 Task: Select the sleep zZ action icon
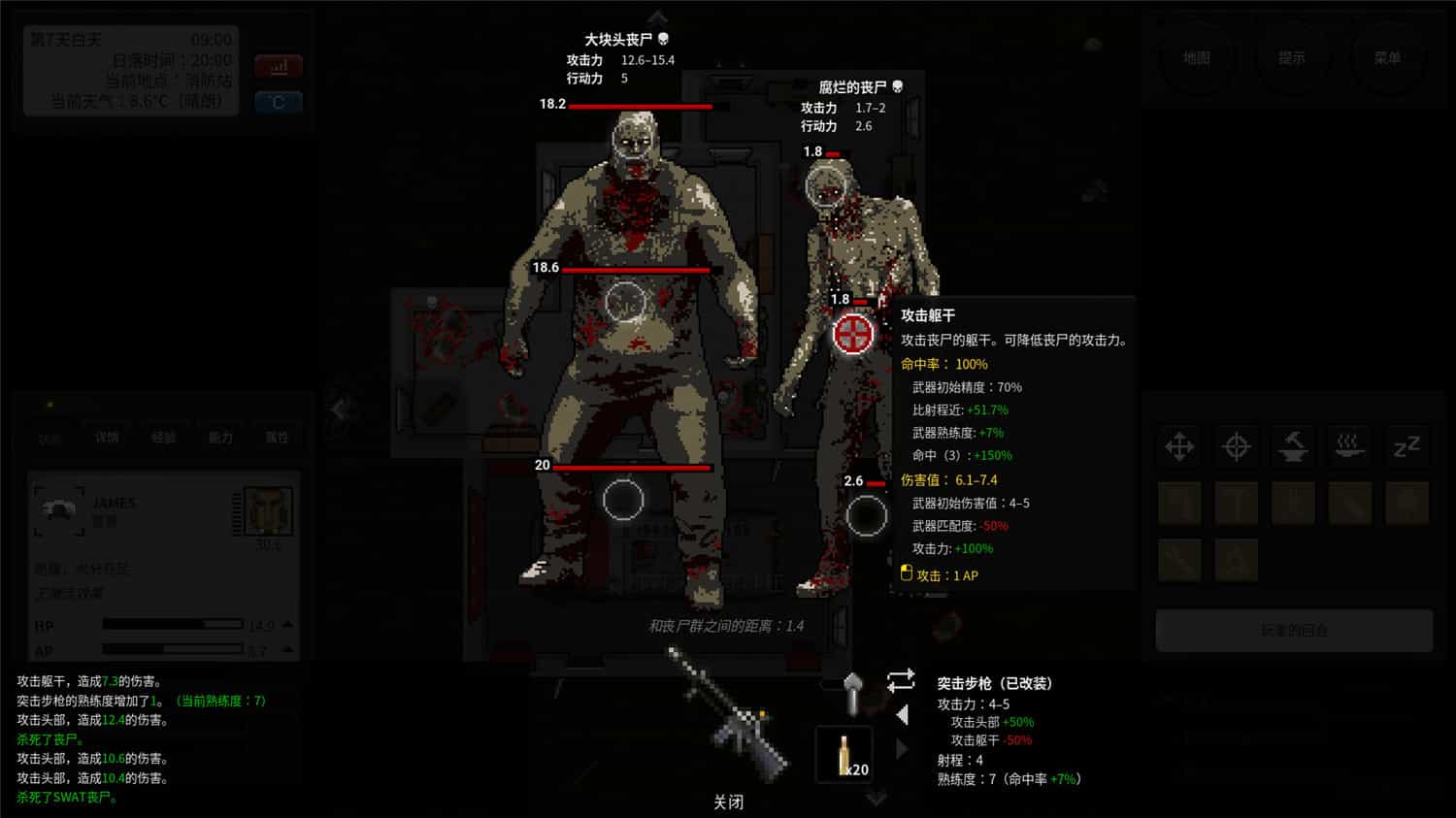pos(1406,446)
